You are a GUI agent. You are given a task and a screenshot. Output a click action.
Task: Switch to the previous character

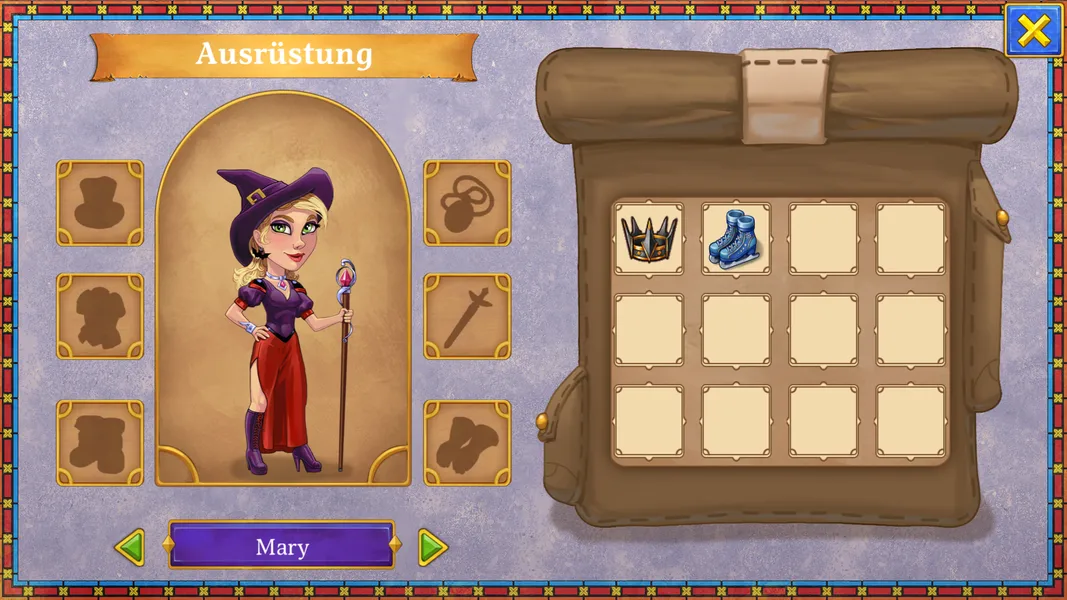[x=130, y=547]
